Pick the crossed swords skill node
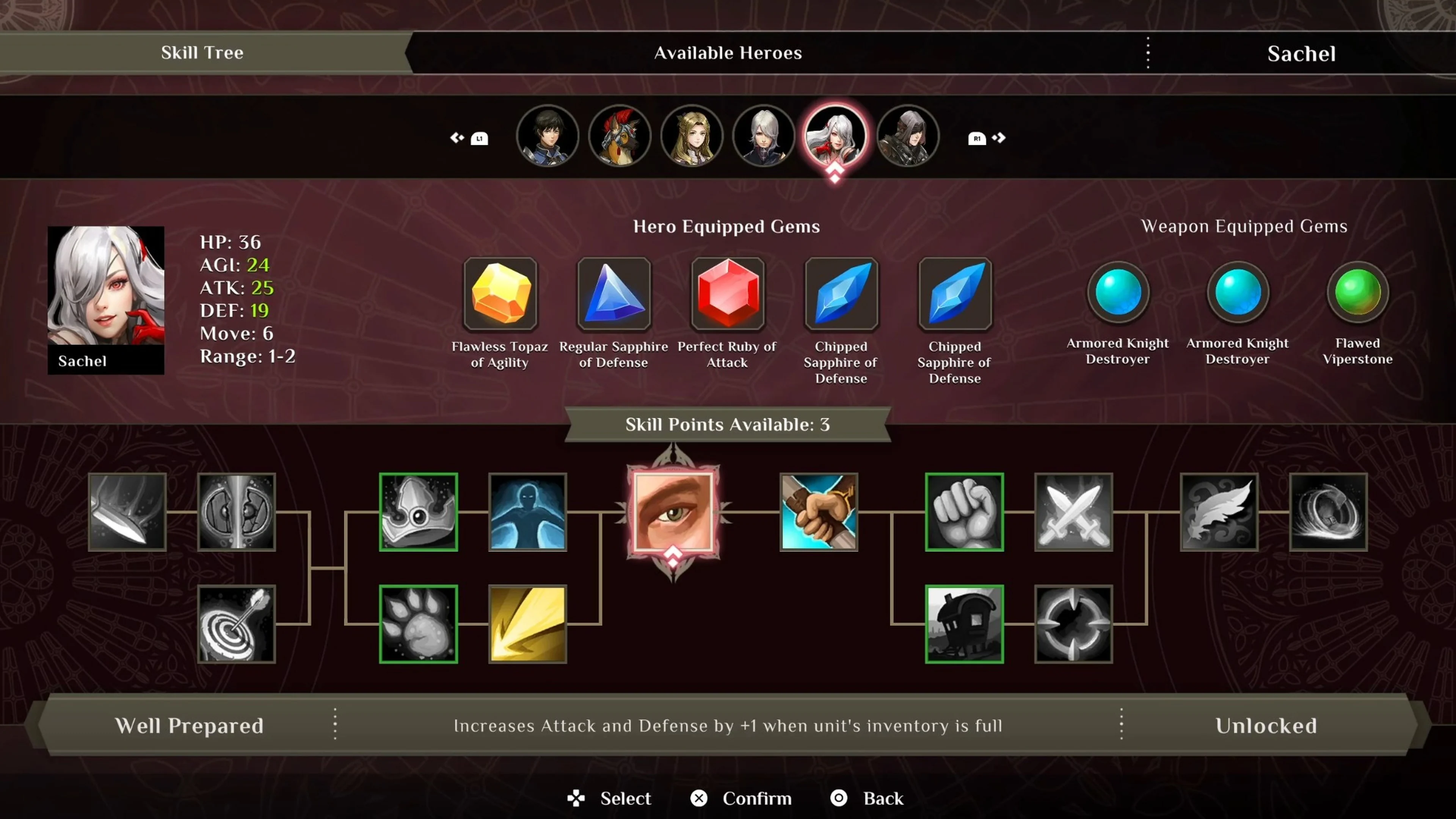Image resolution: width=1456 pixels, height=819 pixels. pos(1073,511)
